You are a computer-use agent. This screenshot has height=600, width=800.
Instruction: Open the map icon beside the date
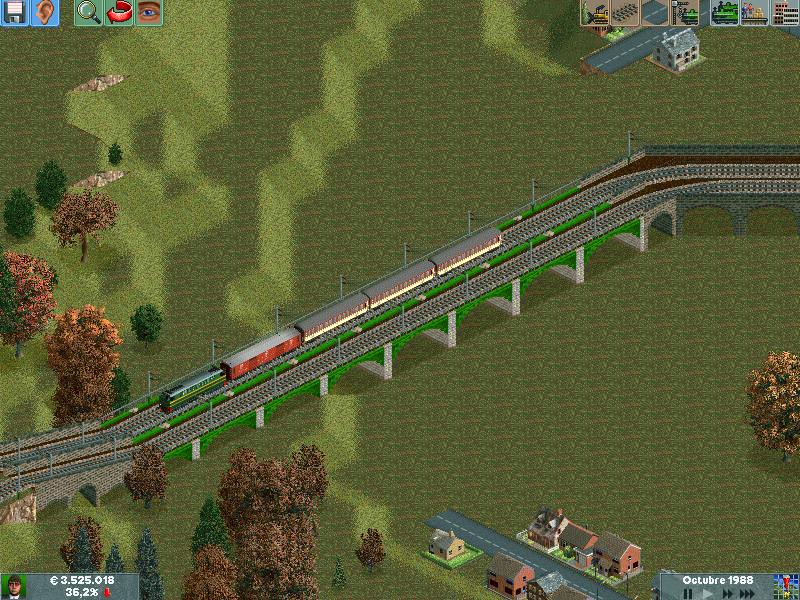pyautogui.click(x=784, y=586)
